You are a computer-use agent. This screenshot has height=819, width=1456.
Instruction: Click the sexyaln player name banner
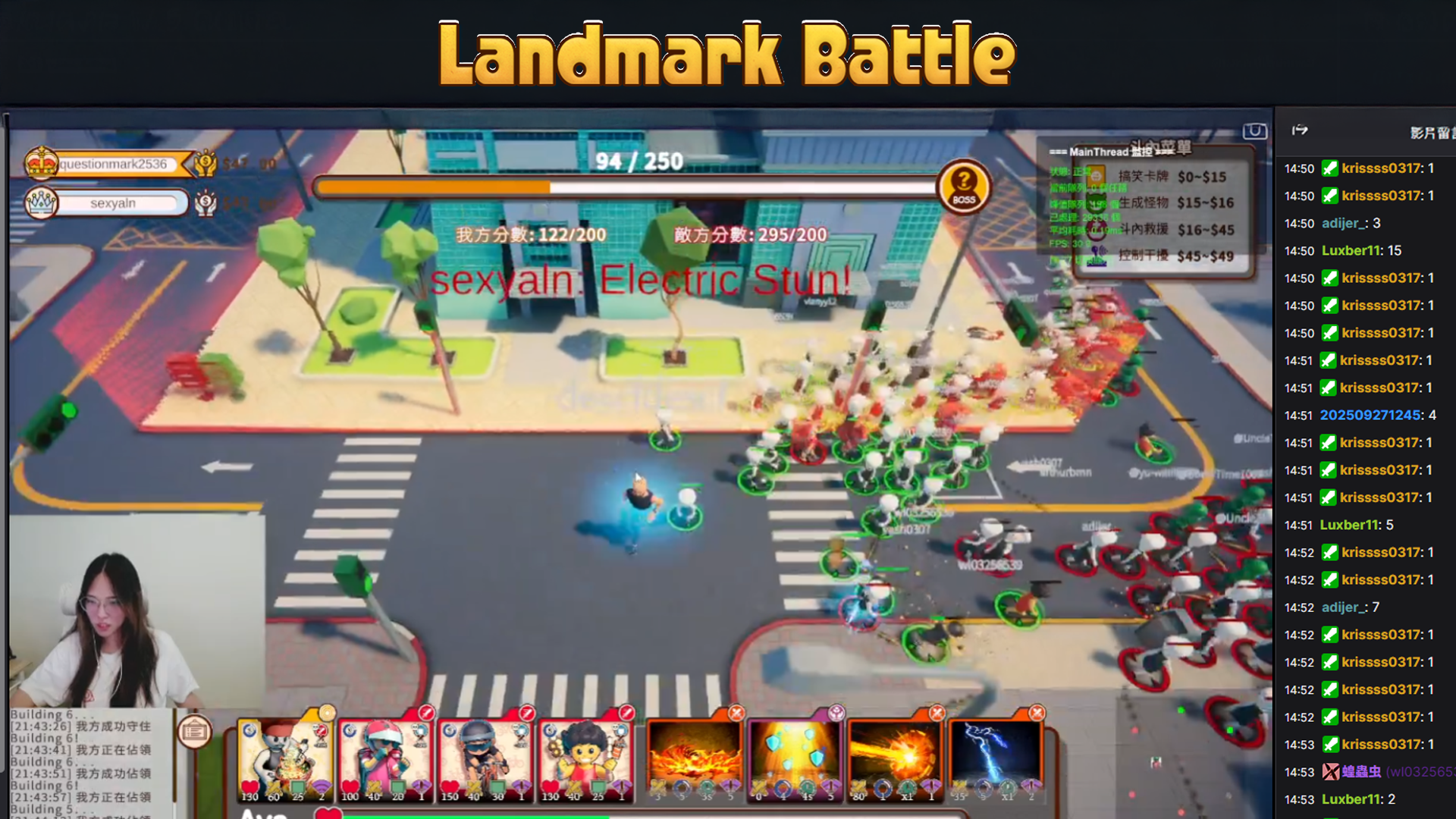tap(113, 203)
